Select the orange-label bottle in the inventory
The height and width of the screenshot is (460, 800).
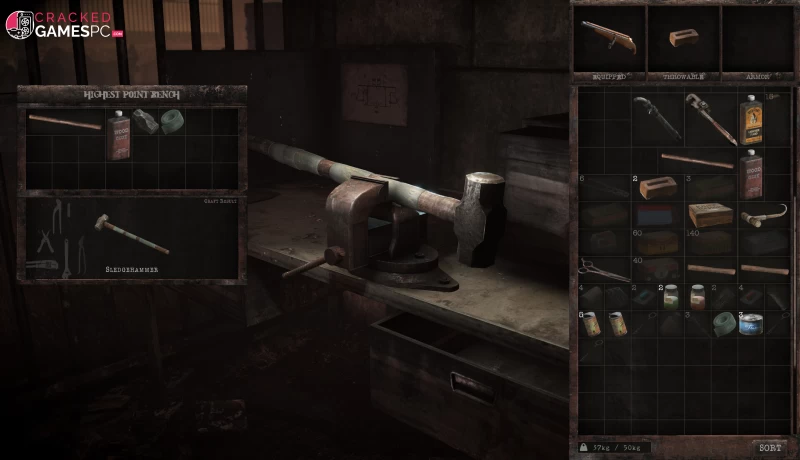pos(750,118)
